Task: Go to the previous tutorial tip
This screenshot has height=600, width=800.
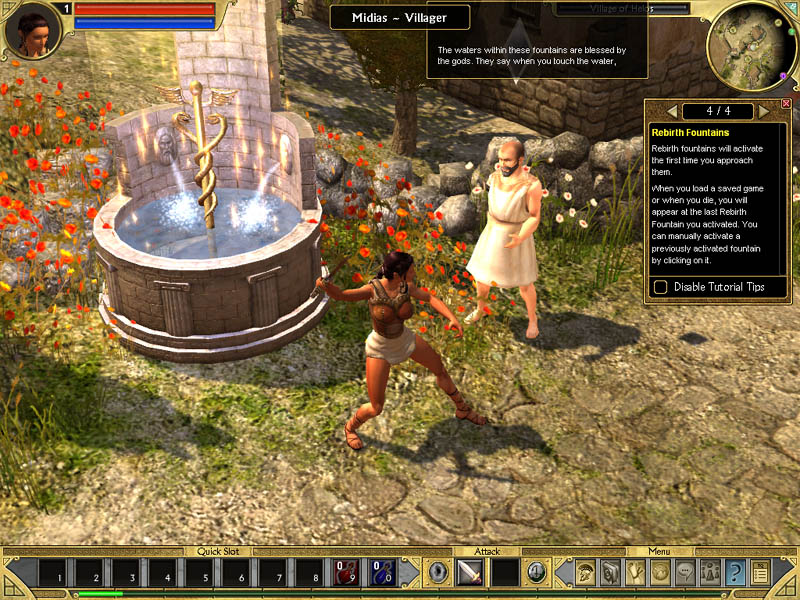Action: pyautogui.click(x=672, y=110)
